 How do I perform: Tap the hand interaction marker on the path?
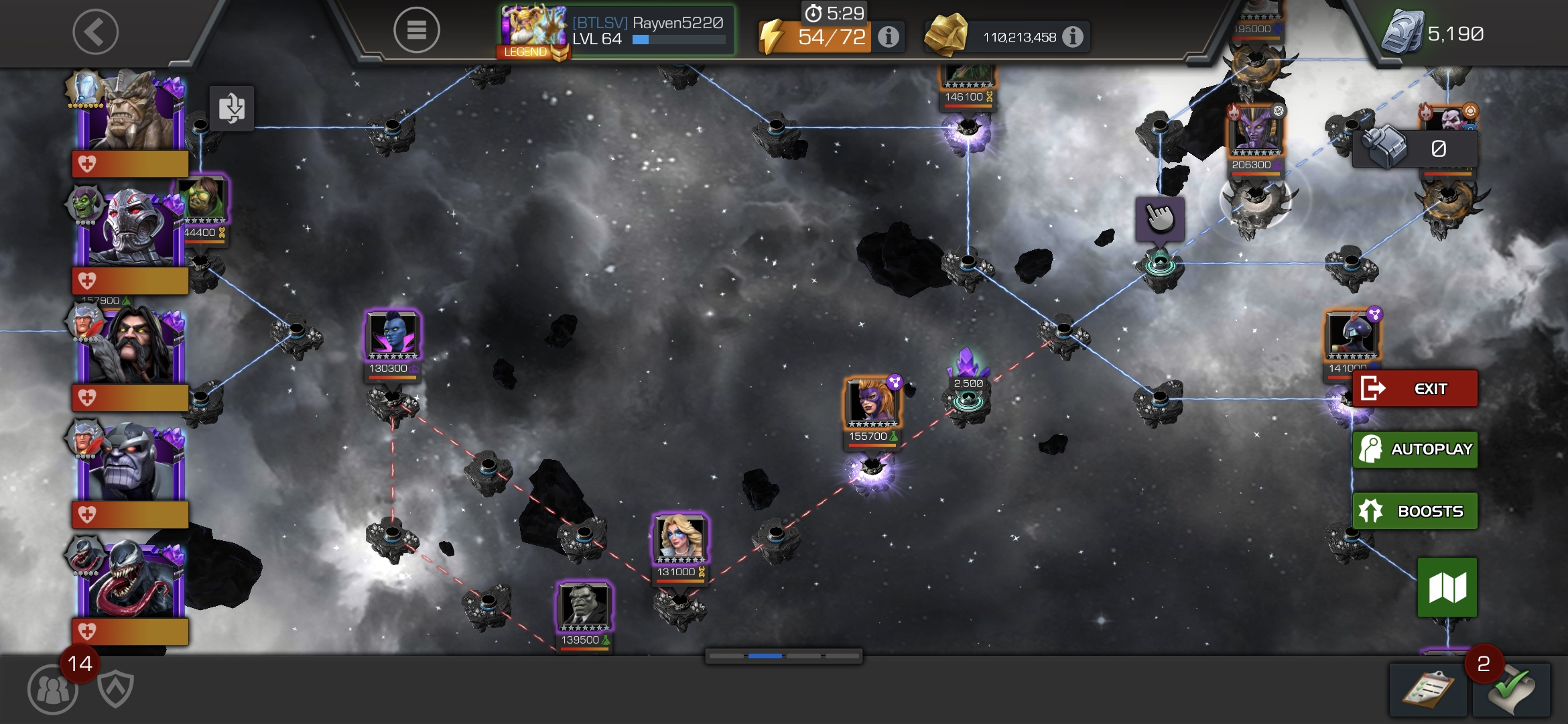point(1159,218)
